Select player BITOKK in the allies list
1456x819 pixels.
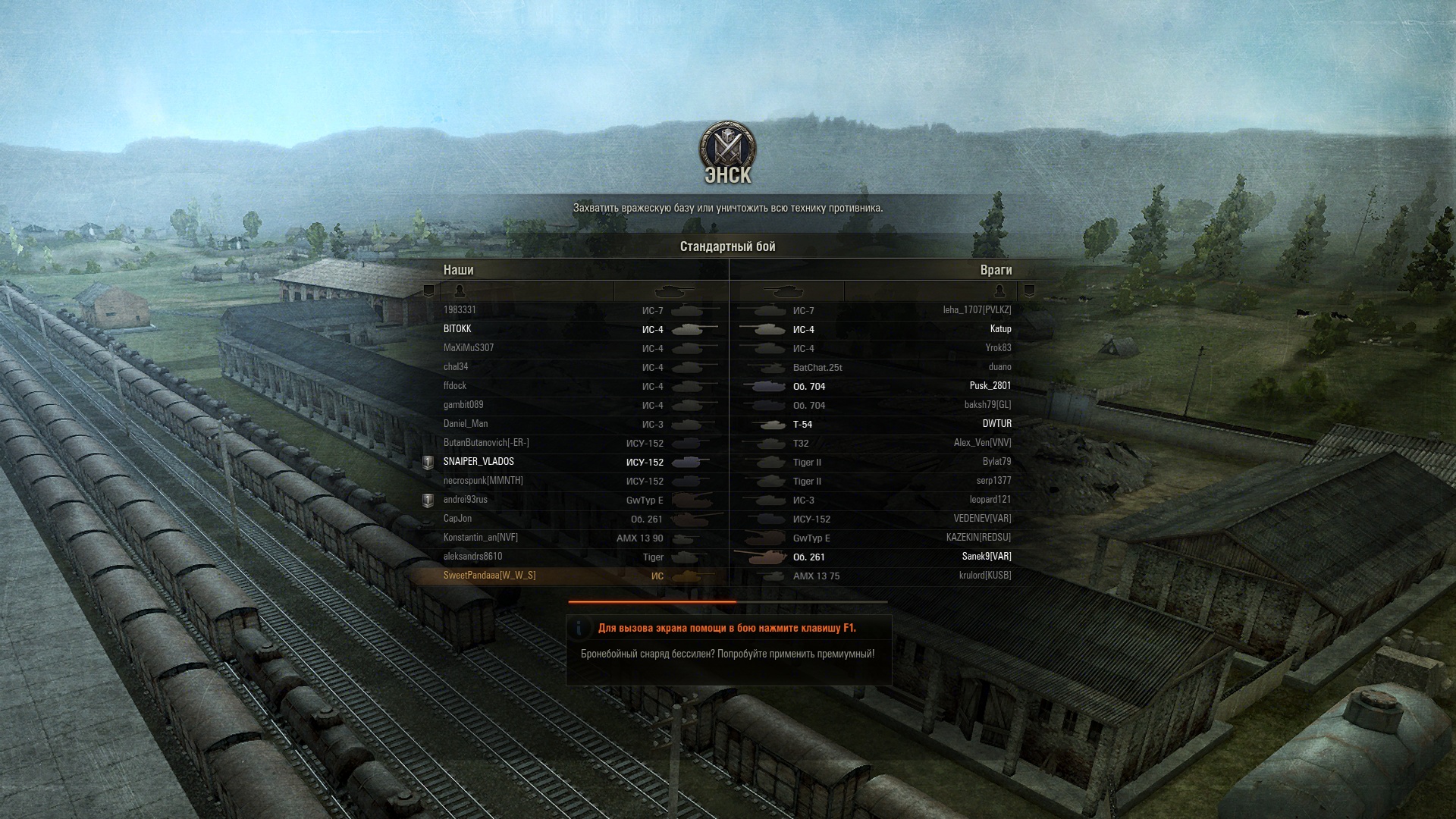[457, 329]
